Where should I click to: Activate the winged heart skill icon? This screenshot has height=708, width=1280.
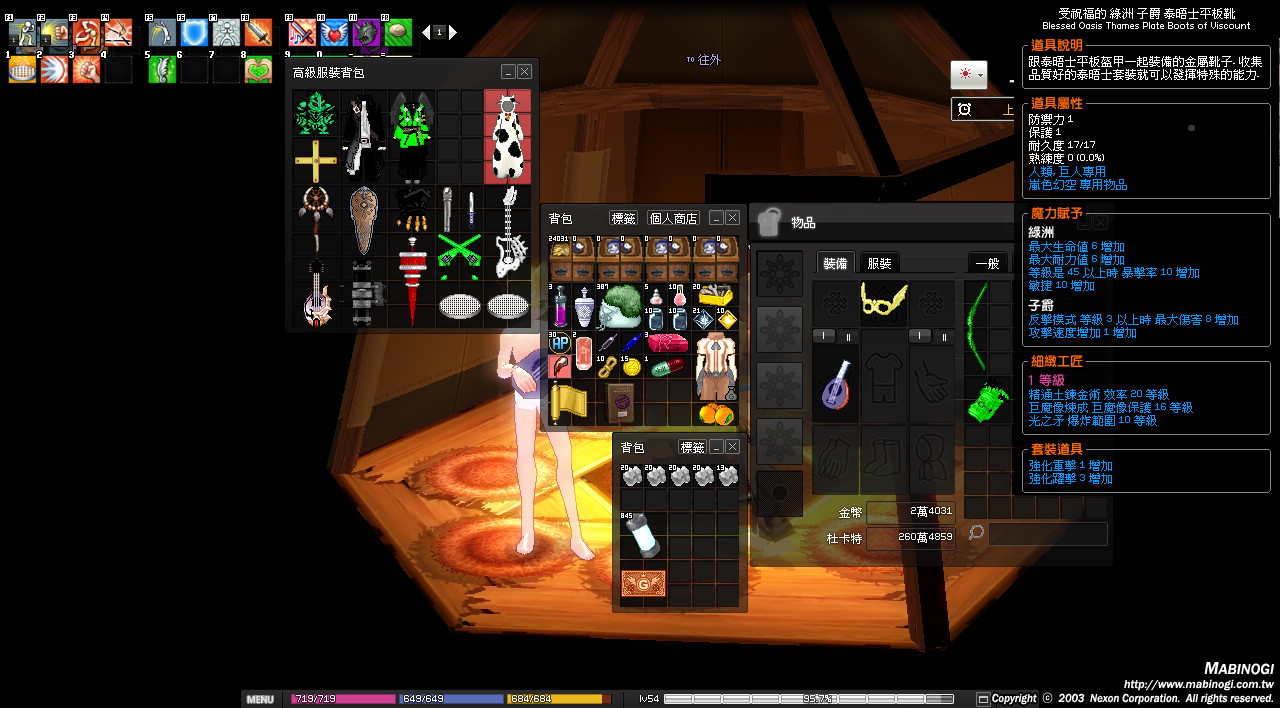pyautogui.click(x=334, y=33)
